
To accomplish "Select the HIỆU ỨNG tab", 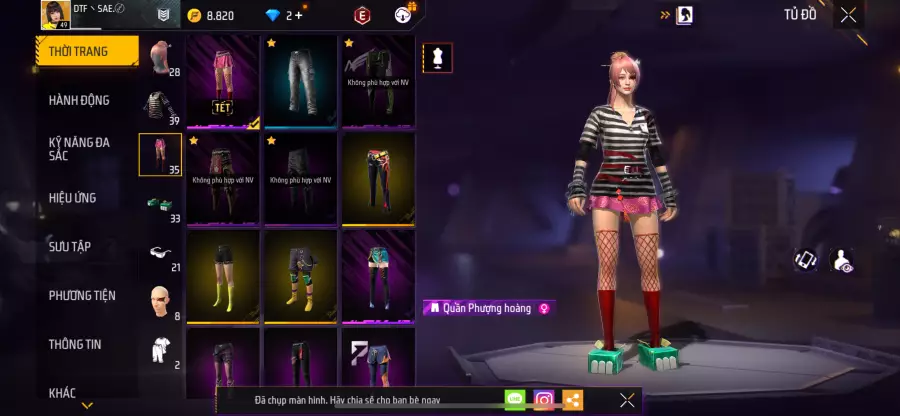I will click(73, 198).
